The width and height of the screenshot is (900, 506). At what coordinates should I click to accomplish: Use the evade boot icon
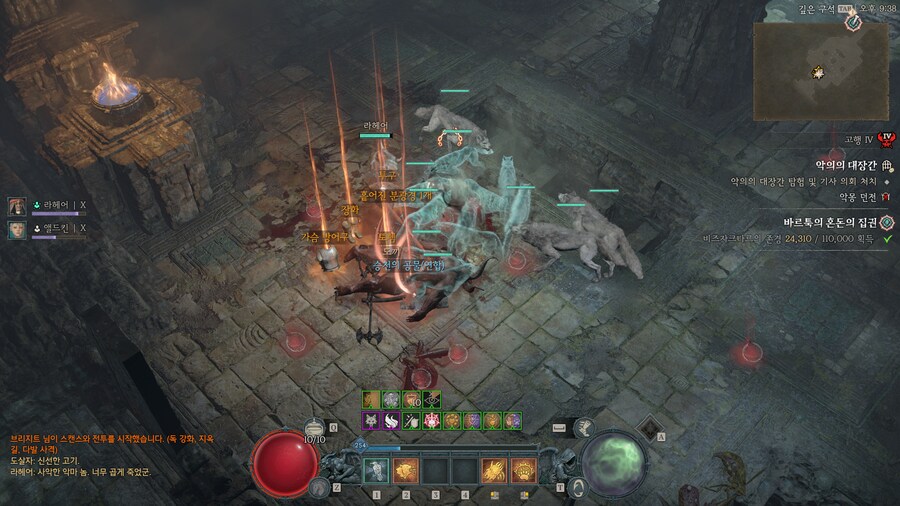click(318, 487)
